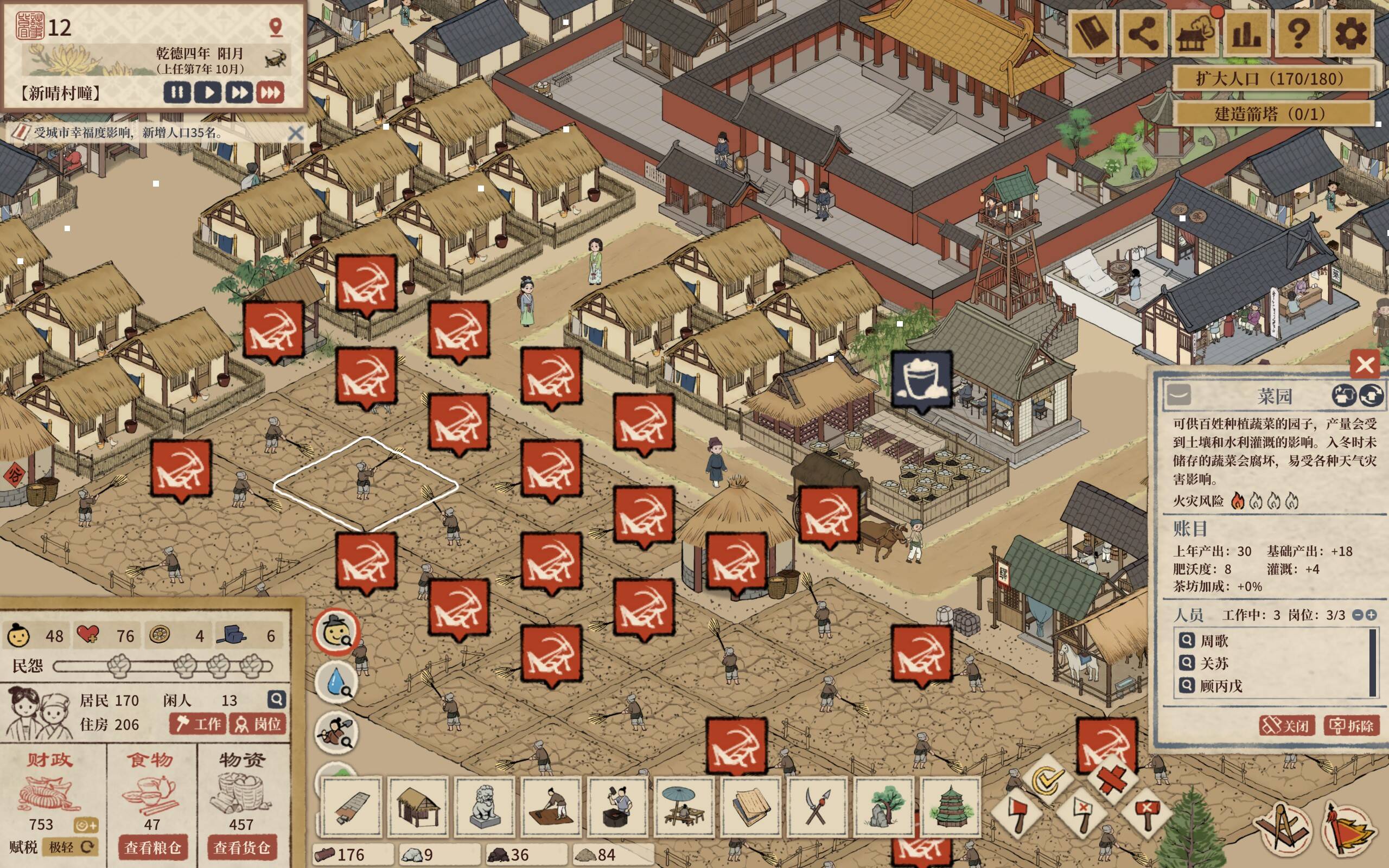Close the 菜园 info panel

(1365, 365)
